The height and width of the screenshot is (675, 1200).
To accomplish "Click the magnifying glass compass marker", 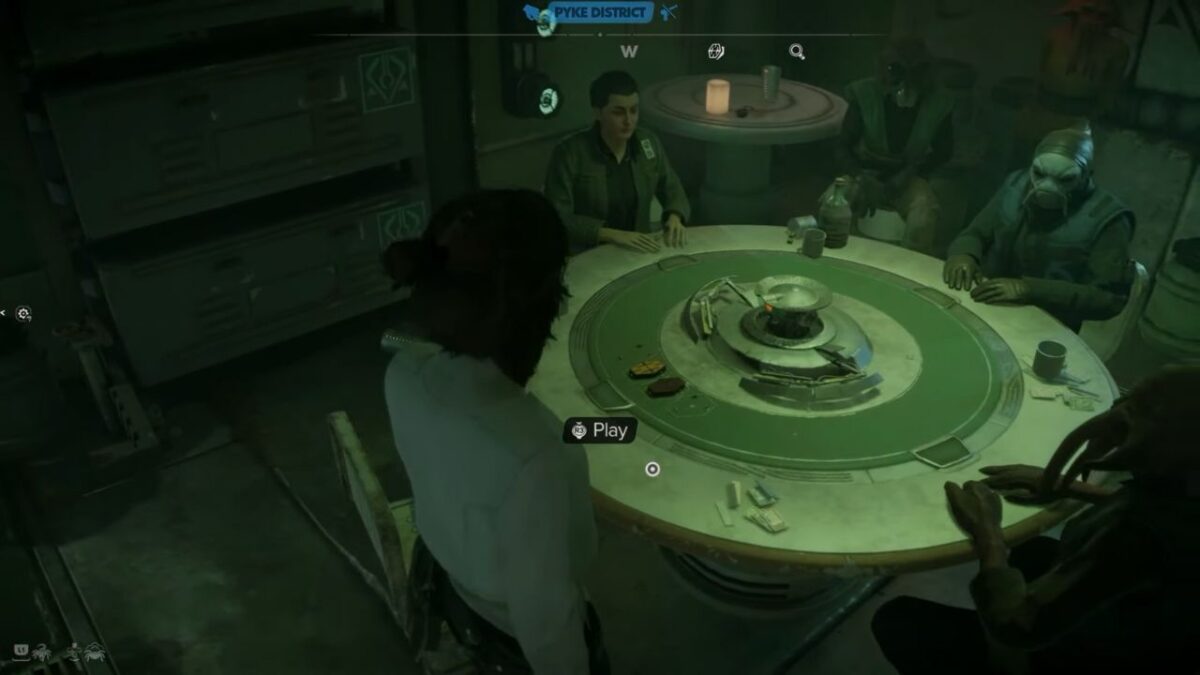I will click(797, 51).
